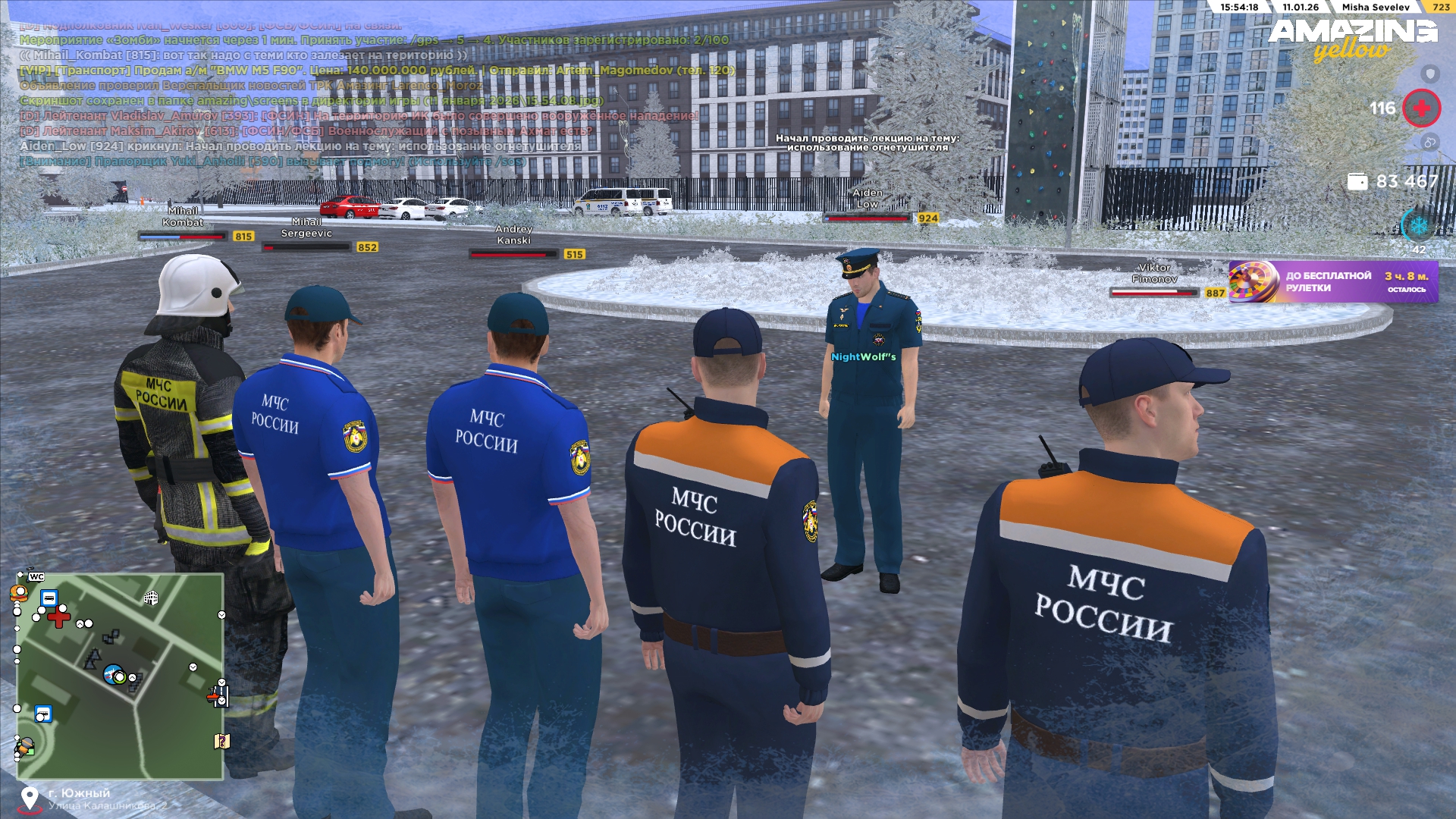
Task: Open the free roulette countdown banner
Action: click(1333, 281)
